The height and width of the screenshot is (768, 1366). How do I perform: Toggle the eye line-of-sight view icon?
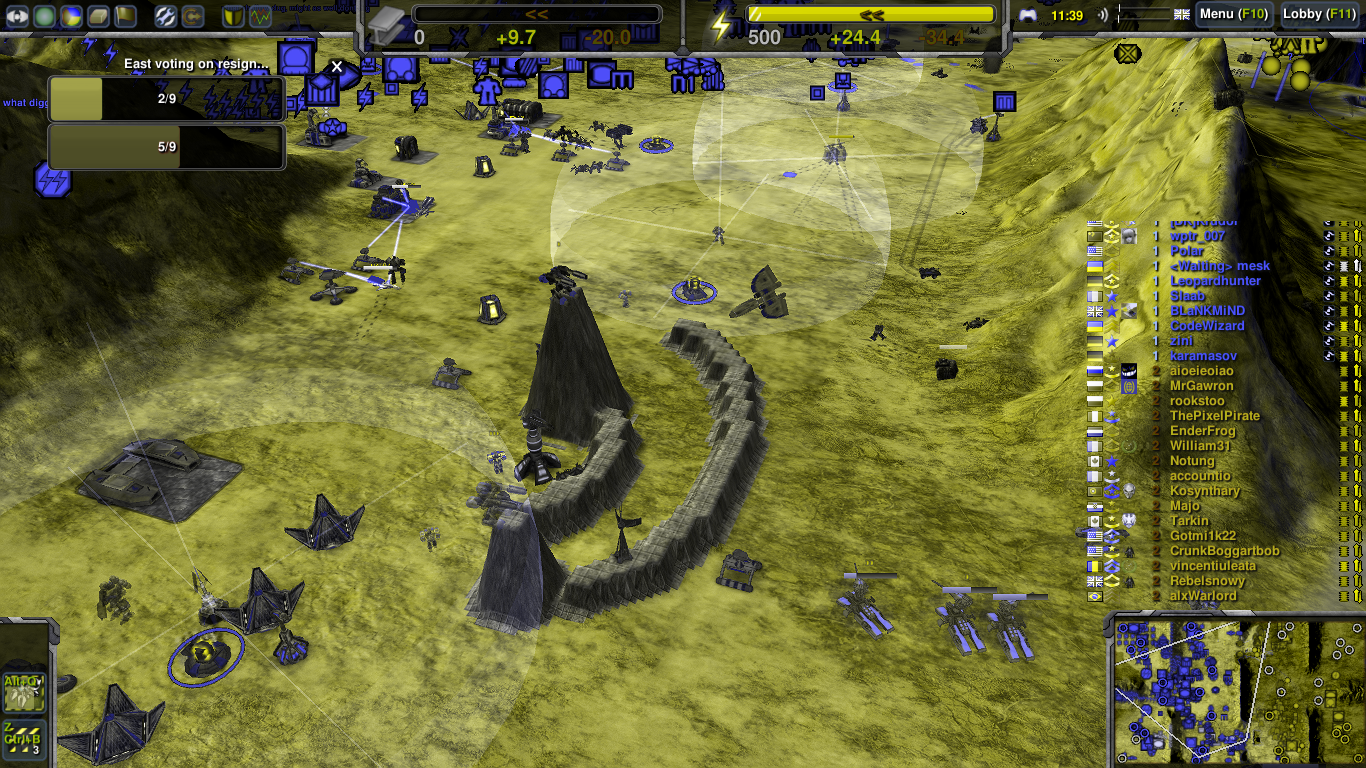(18, 16)
